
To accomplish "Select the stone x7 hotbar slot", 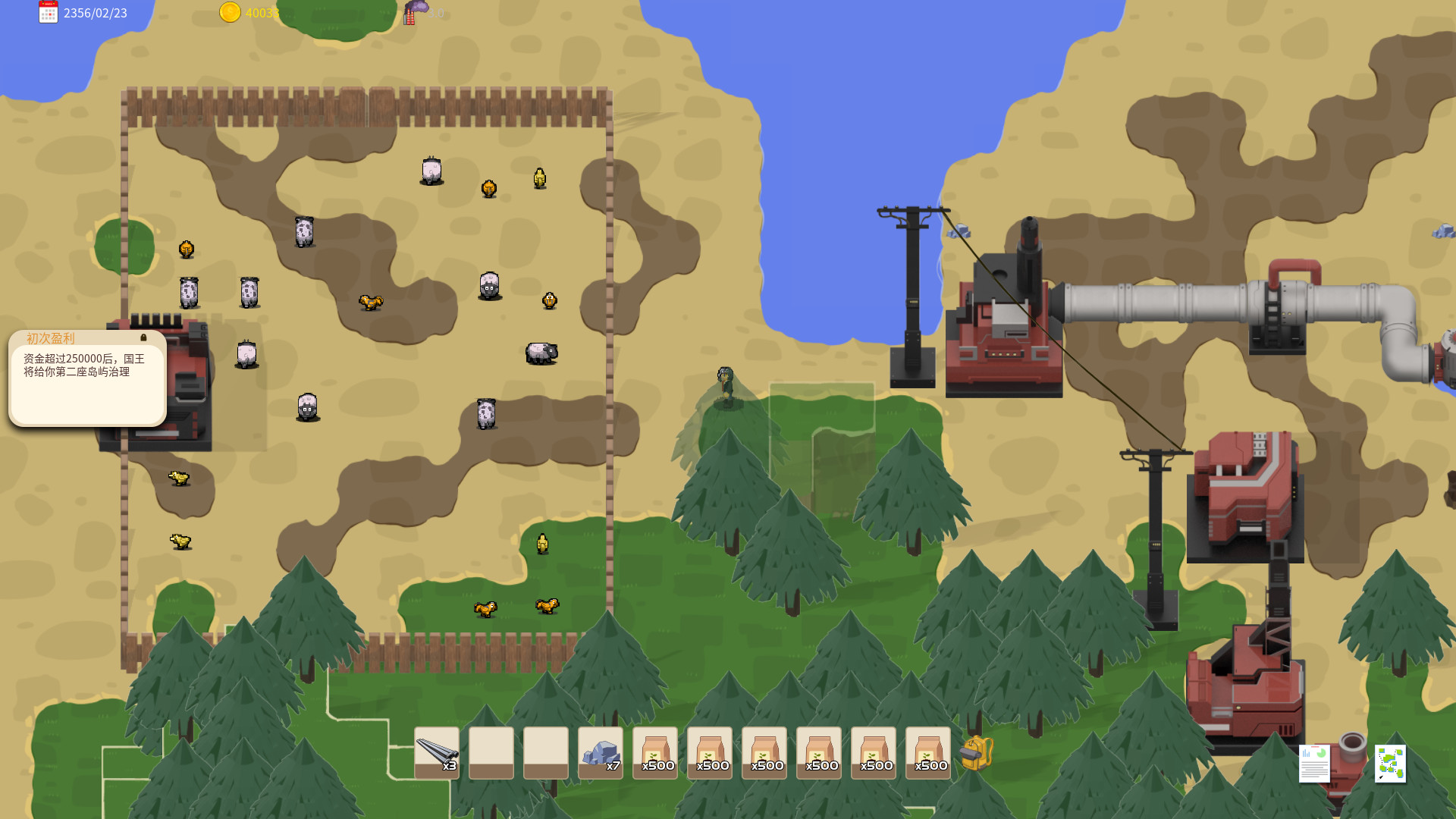I will click(x=600, y=752).
